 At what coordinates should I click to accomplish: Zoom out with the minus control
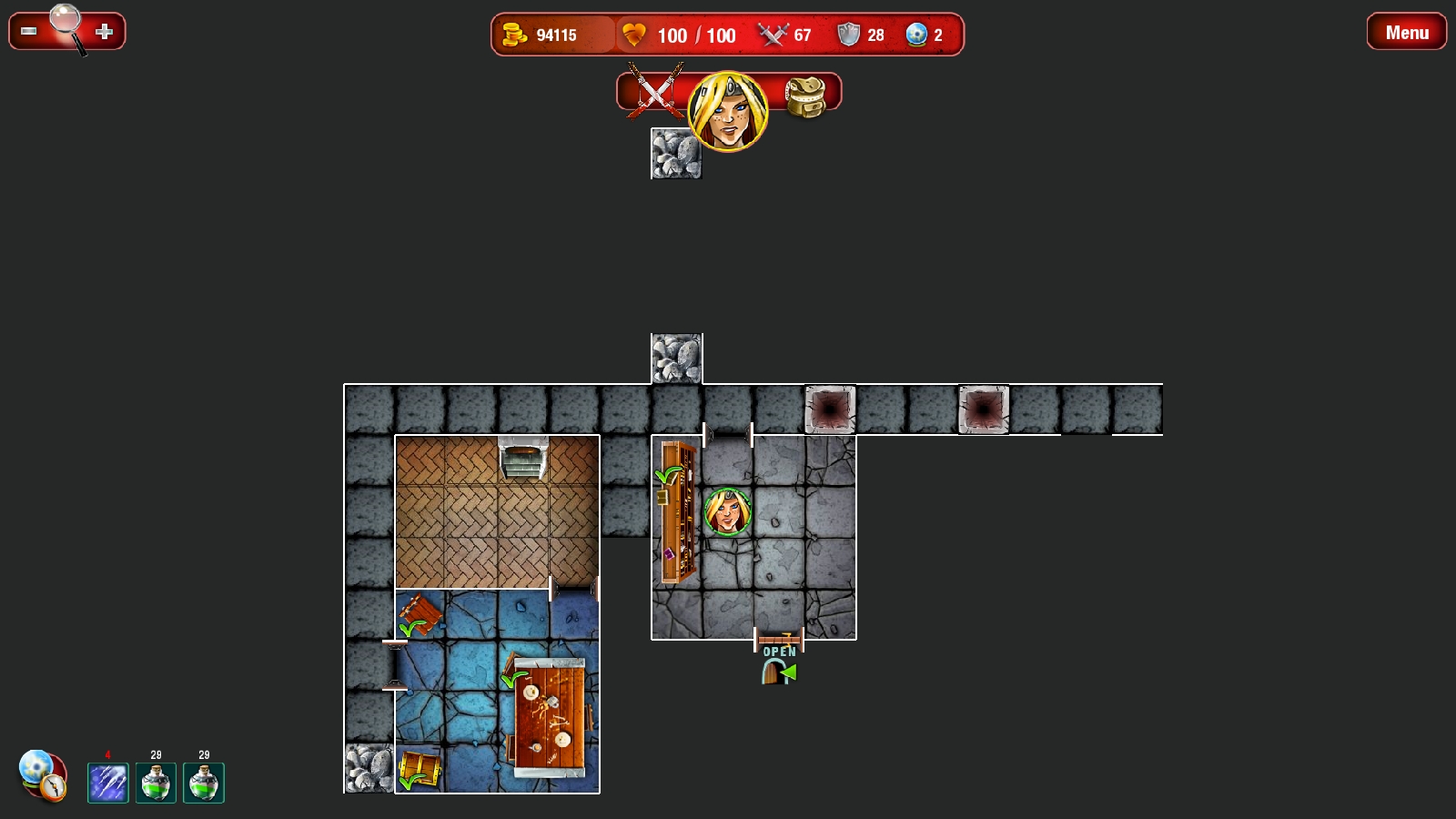(x=26, y=31)
